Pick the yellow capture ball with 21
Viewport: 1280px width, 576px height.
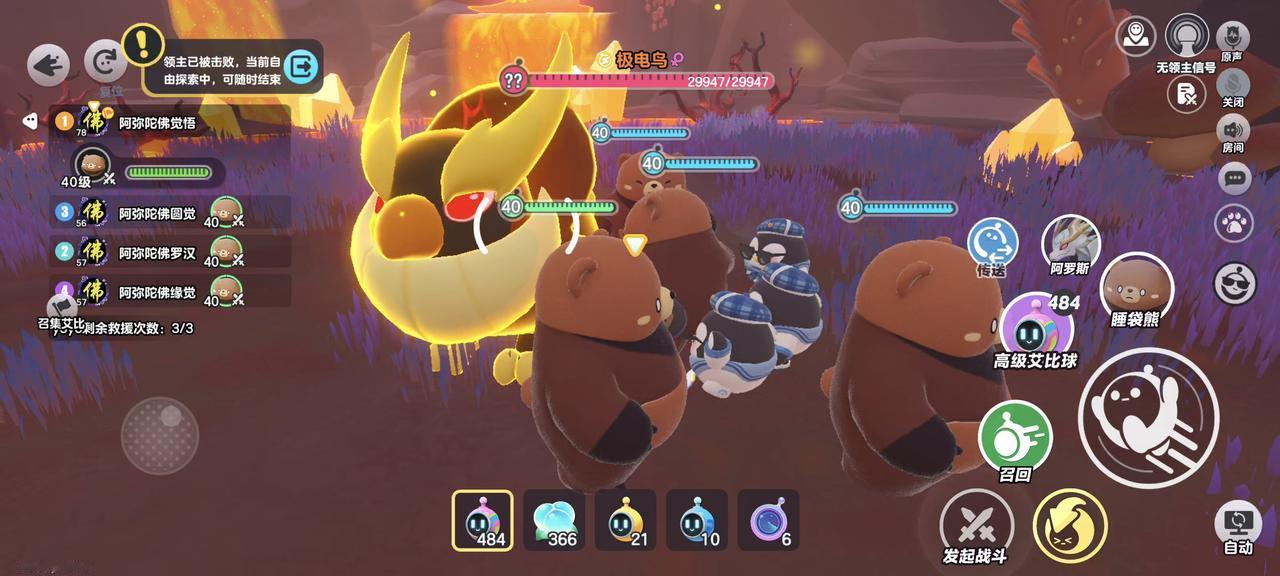pyautogui.click(x=625, y=520)
